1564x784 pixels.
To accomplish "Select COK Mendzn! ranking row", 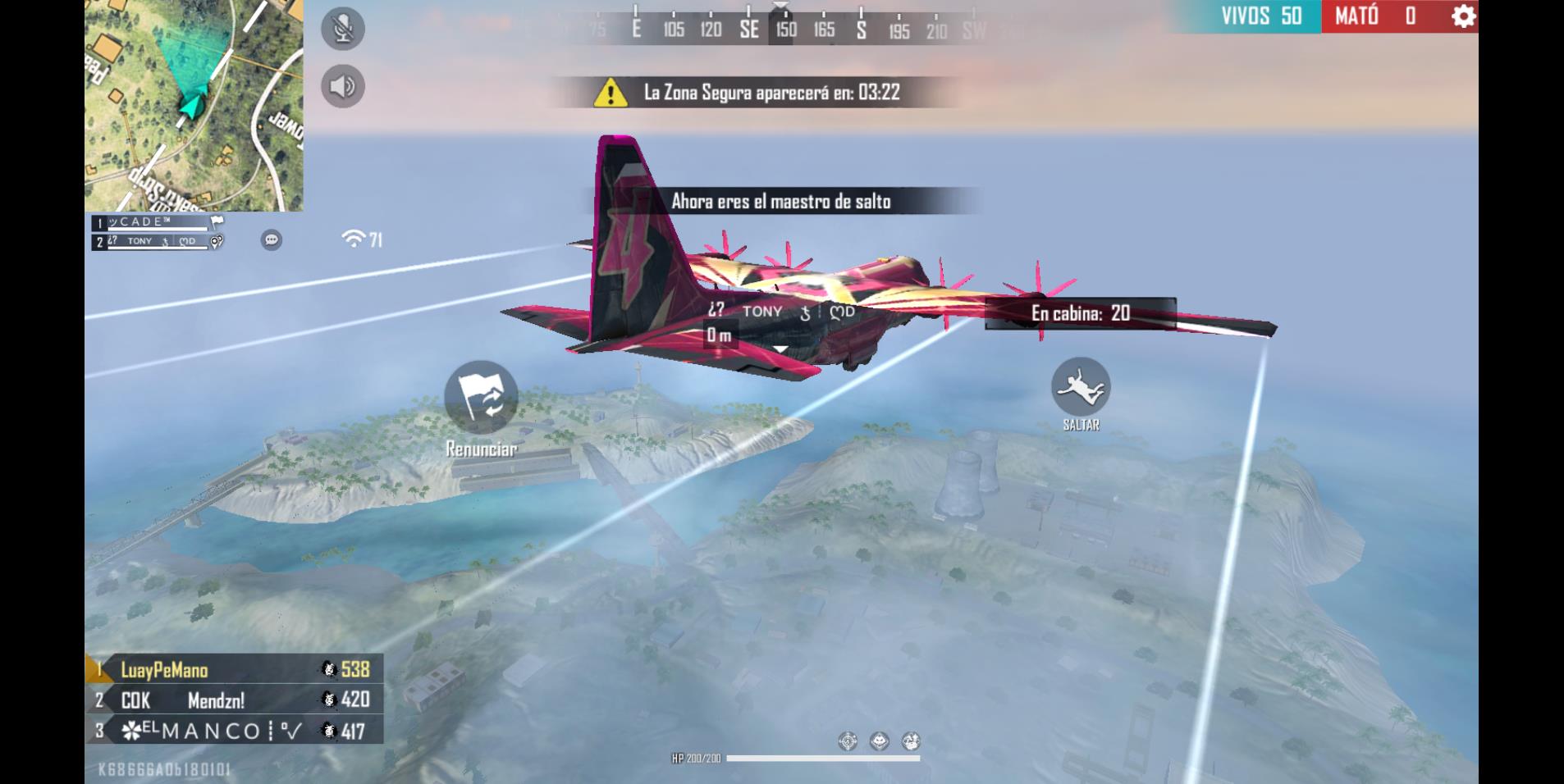I will tap(234, 700).
